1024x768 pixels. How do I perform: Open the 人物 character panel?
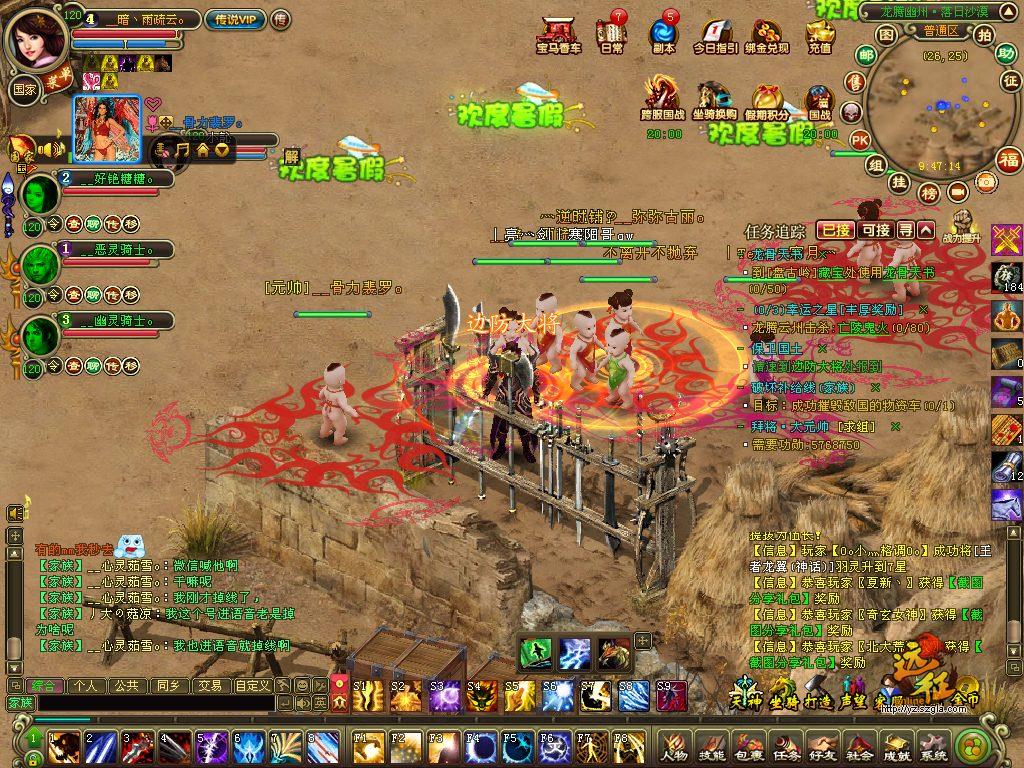point(674,747)
